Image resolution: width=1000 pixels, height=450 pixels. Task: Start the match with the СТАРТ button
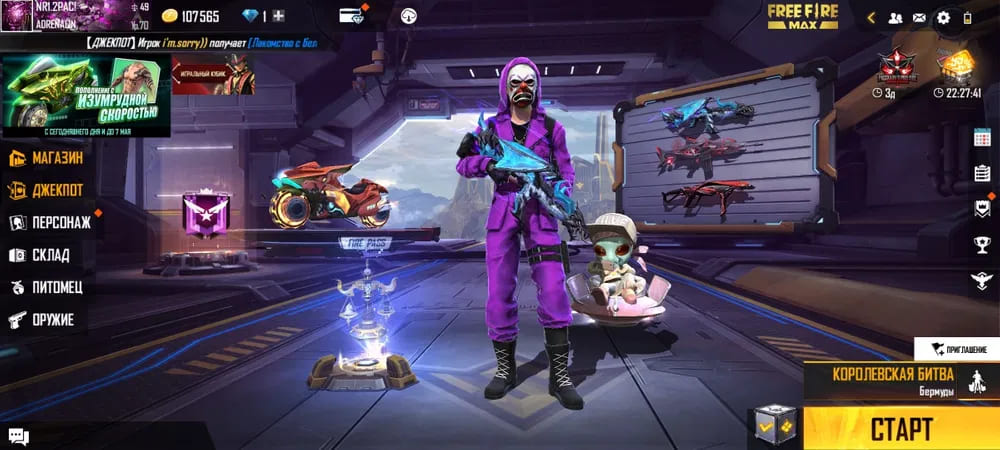900,428
